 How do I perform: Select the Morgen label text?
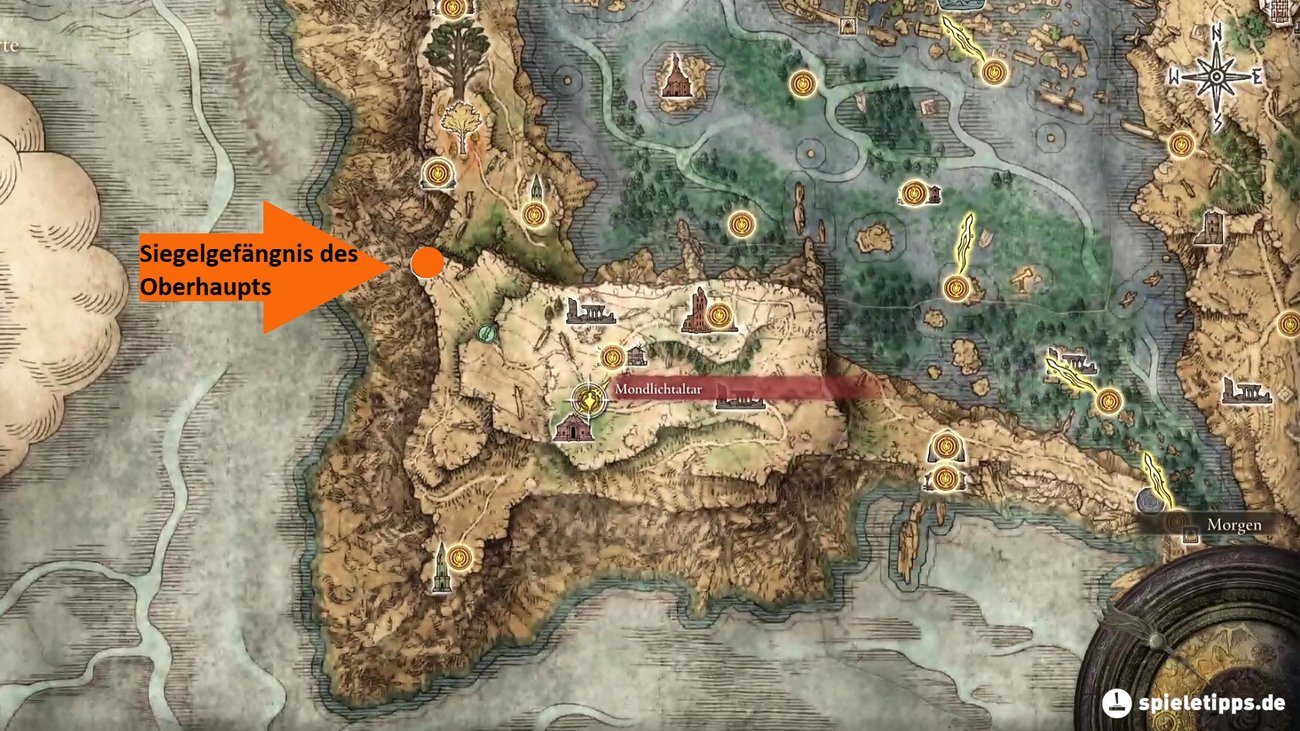(1236, 523)
